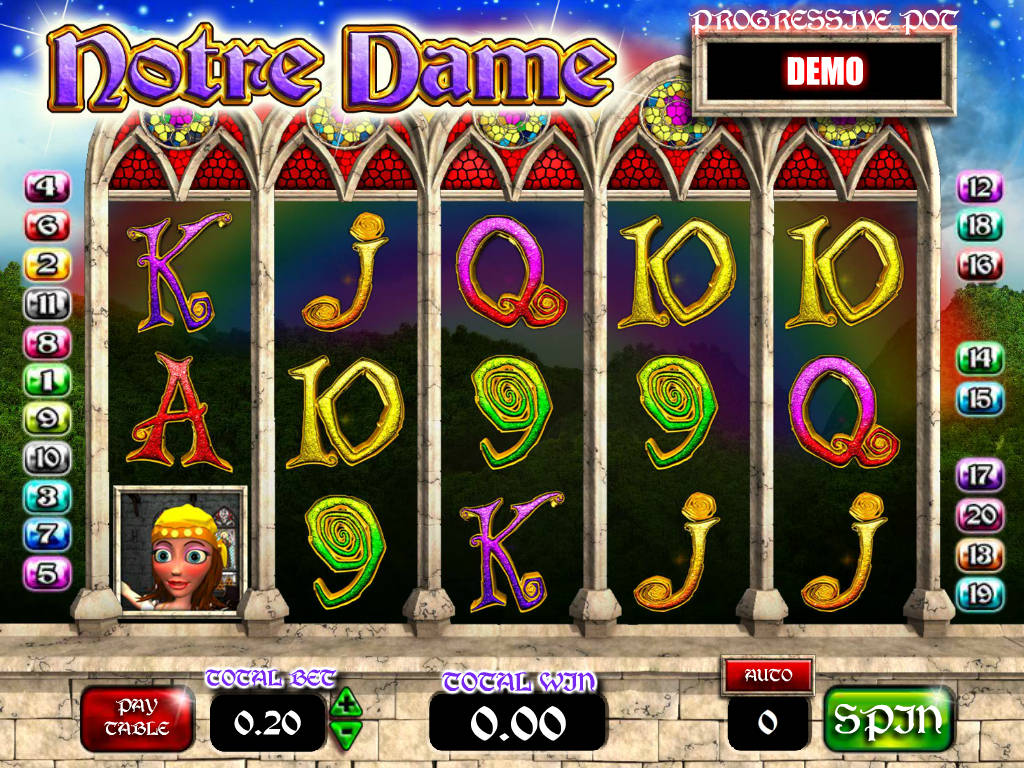Pick payline number 15
This screenshot has width=1024, height=768.
pyautogui.click(x=979, y=399)
